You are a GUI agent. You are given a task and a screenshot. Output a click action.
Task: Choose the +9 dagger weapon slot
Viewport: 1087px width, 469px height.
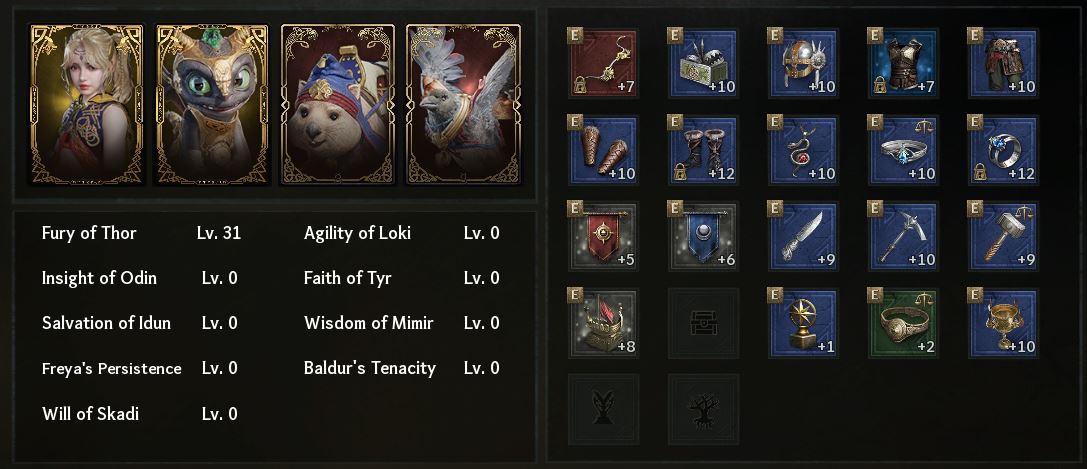tap(803, 236)
